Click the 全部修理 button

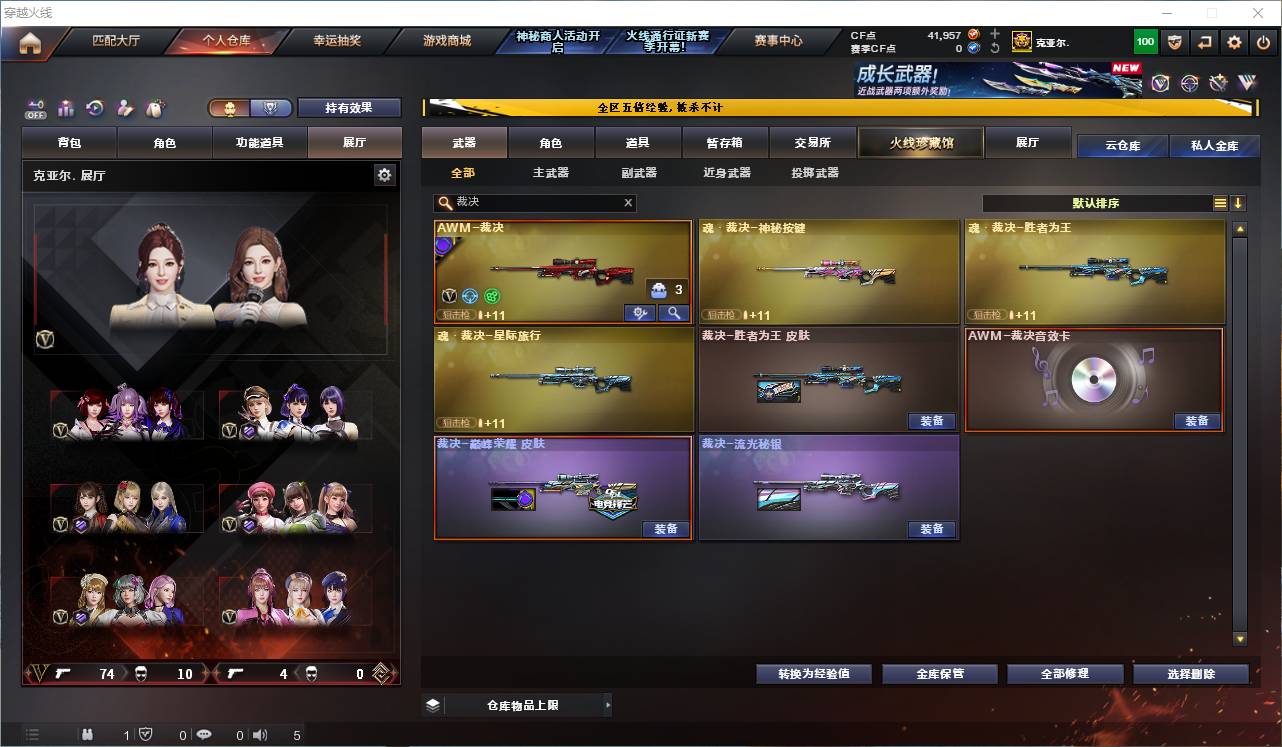pyautogui.click(x=1065, y=673)
